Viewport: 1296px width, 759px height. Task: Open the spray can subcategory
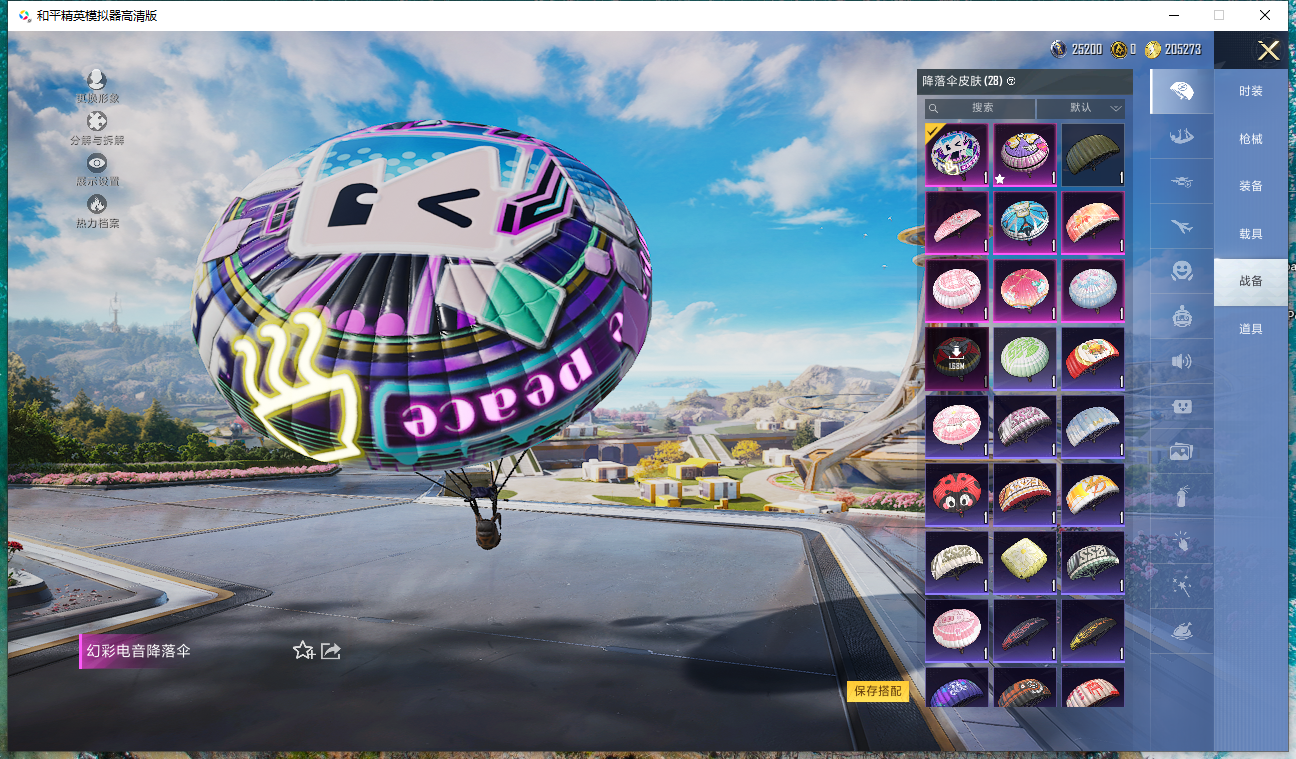coord(1181,496)
